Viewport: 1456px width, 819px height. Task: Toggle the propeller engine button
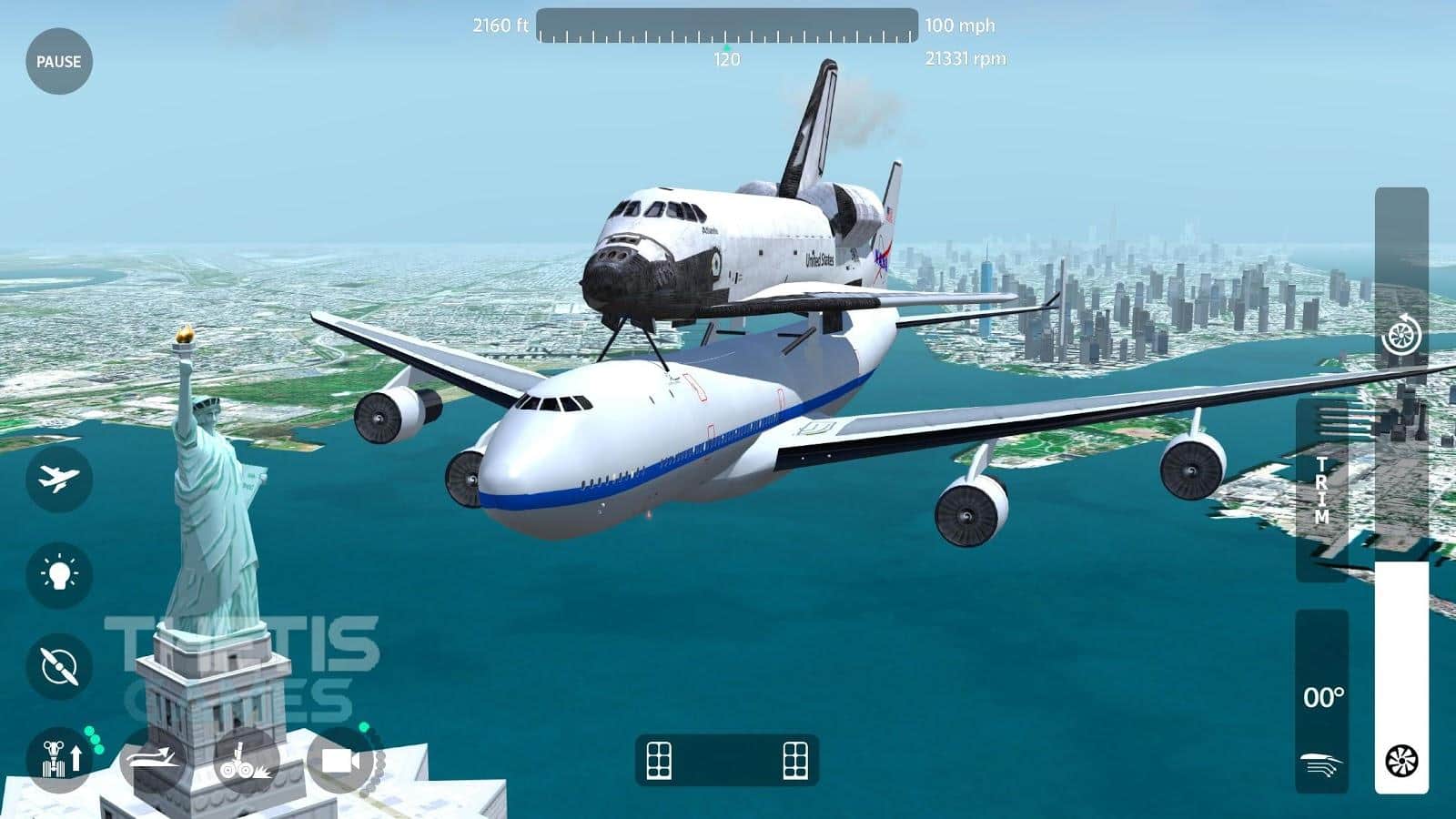(59, 667)
